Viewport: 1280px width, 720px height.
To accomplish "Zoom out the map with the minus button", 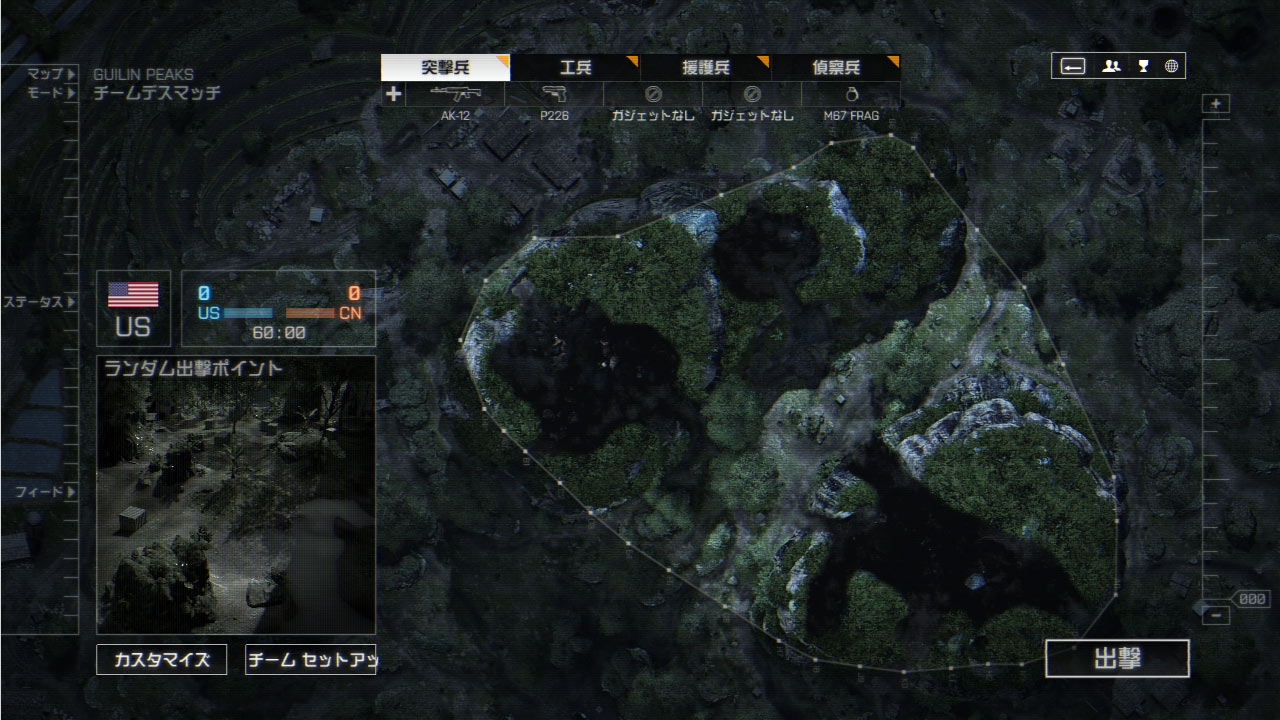I will 1216,615.
